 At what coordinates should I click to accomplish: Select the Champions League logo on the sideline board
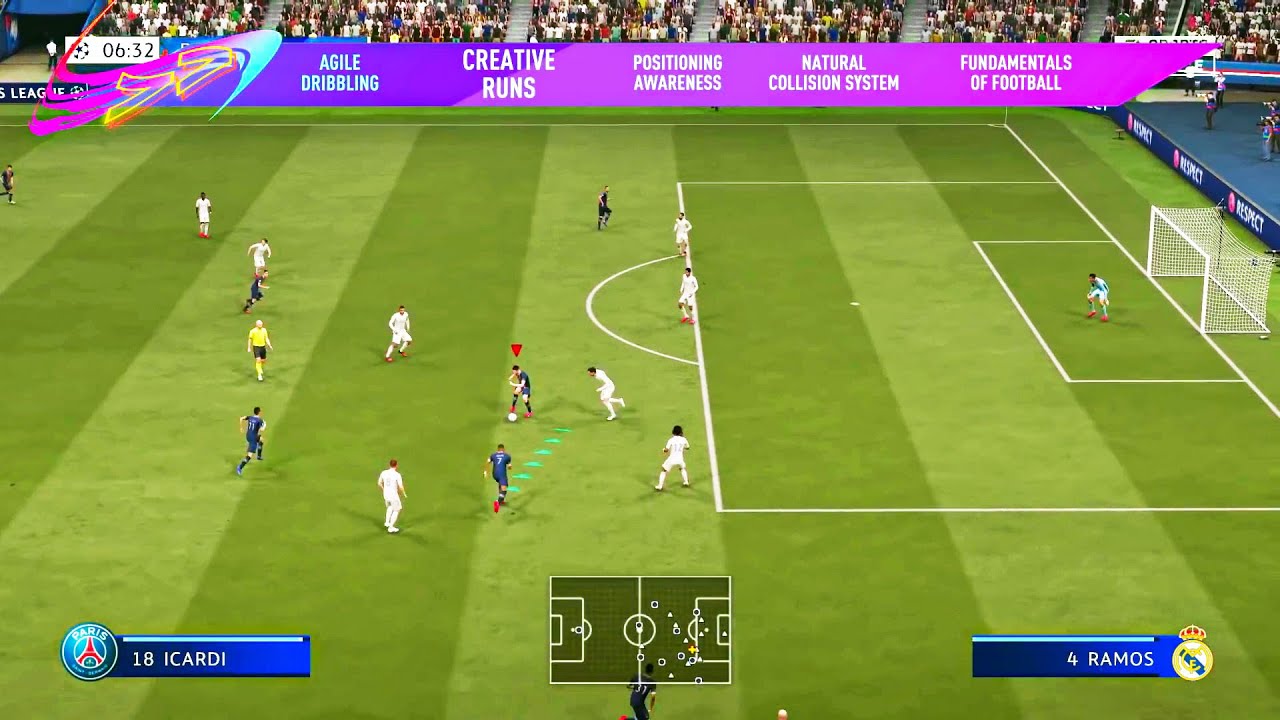pos(77,91)
